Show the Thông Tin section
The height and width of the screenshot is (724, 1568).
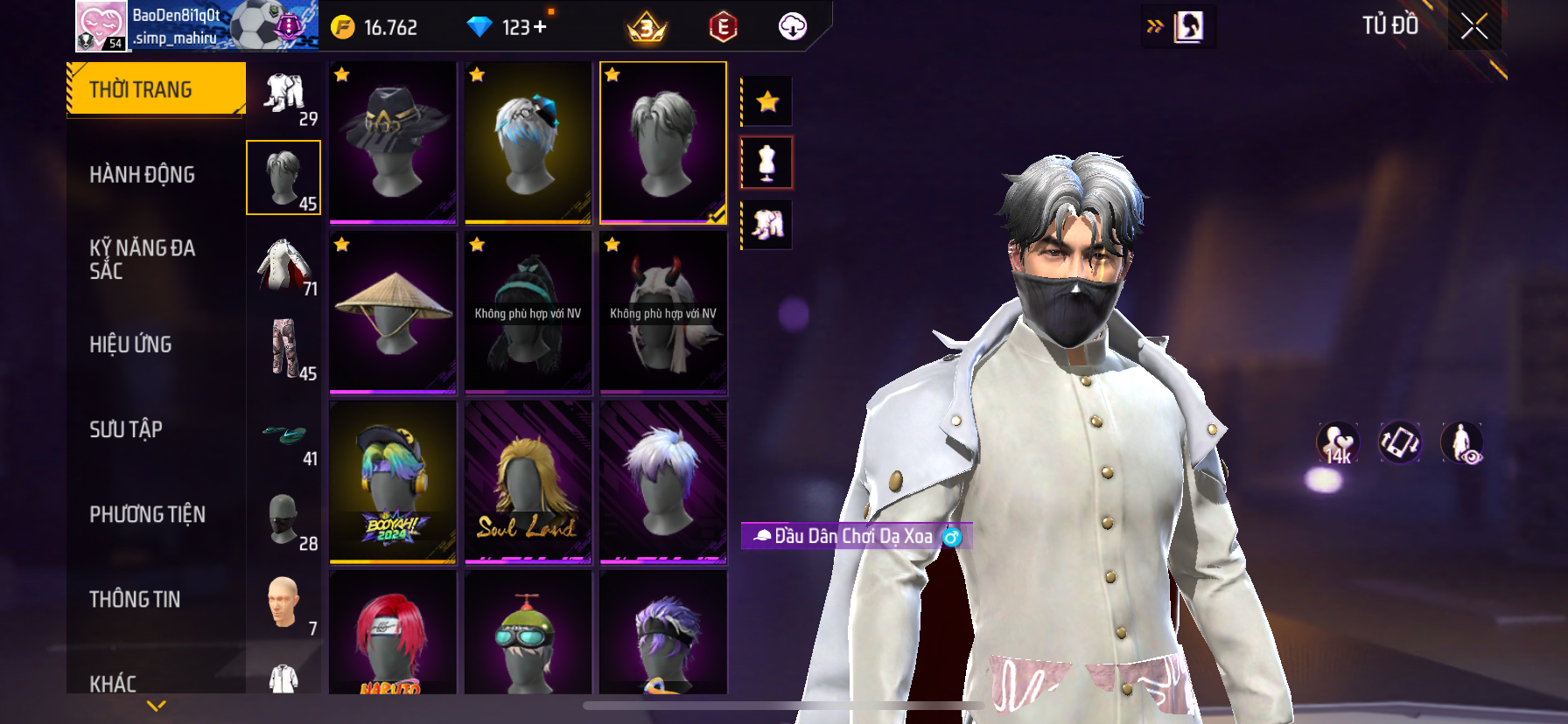135,598
